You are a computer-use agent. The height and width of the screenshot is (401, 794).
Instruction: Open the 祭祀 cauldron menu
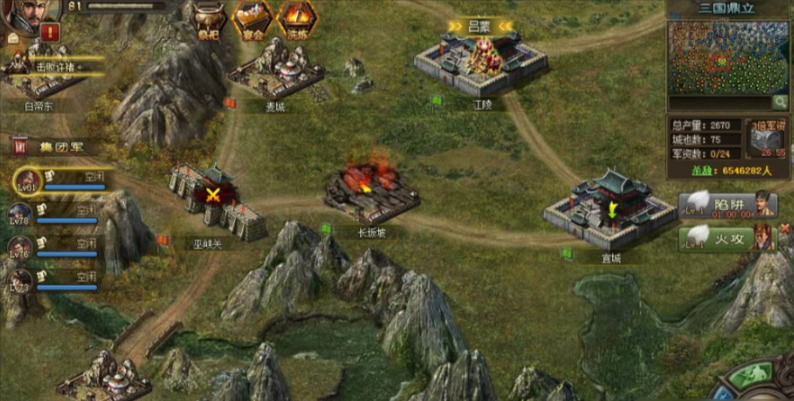(x=208, y=18)
